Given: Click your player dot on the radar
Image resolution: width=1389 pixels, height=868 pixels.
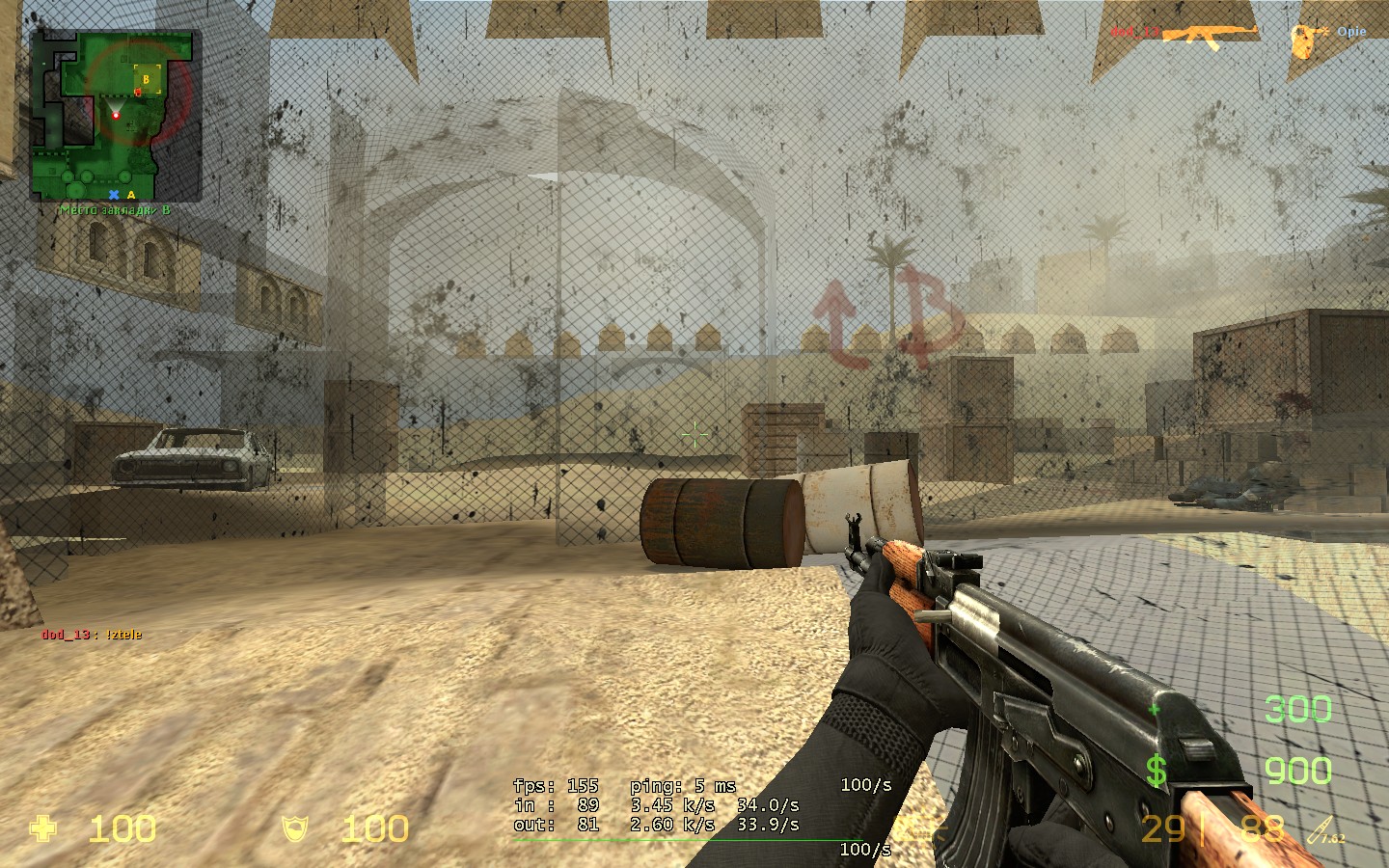Looking at the screenshot, I should click(117, 116).
